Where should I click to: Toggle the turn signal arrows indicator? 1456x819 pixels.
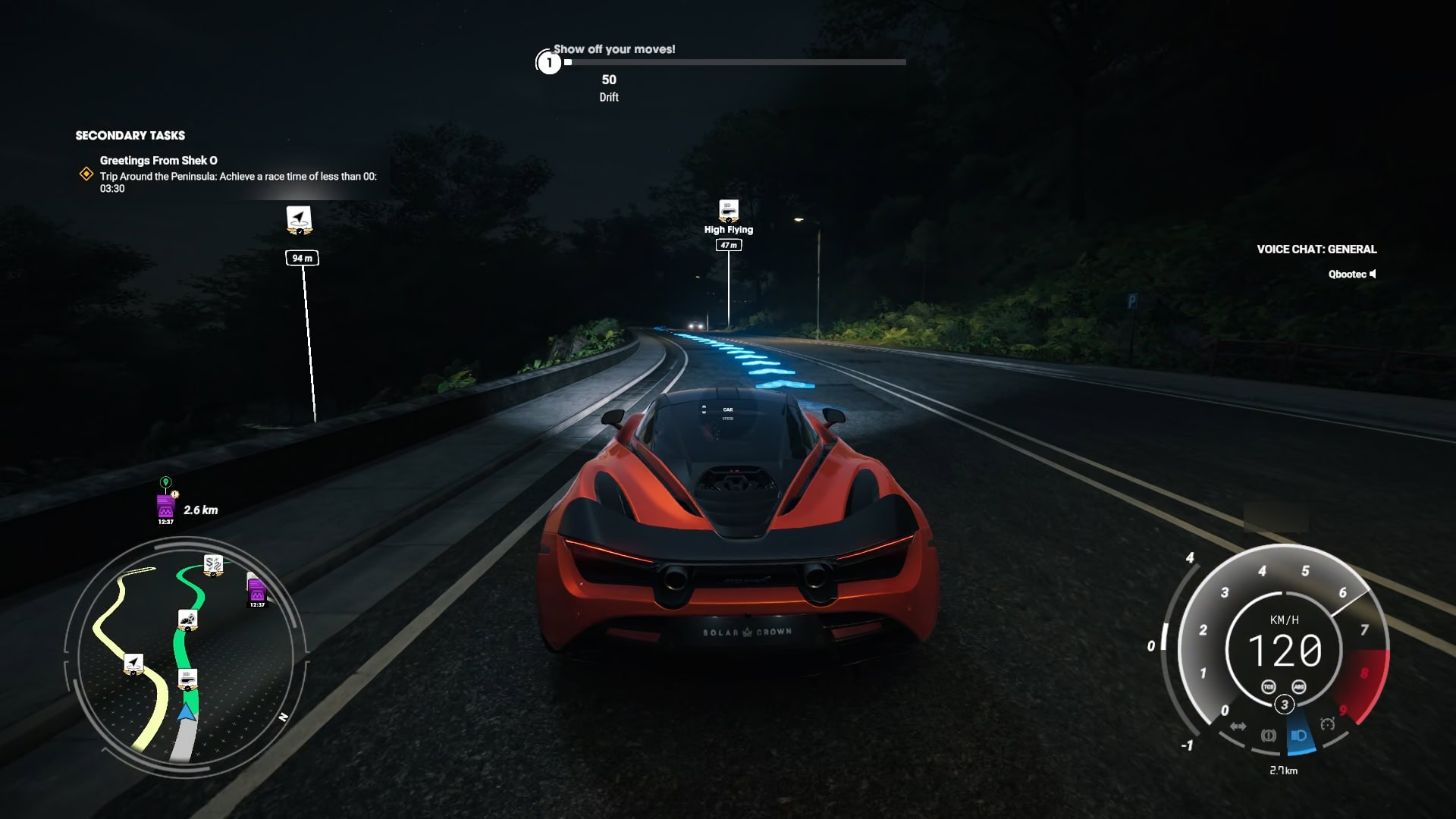click(x=1238, y=726)
